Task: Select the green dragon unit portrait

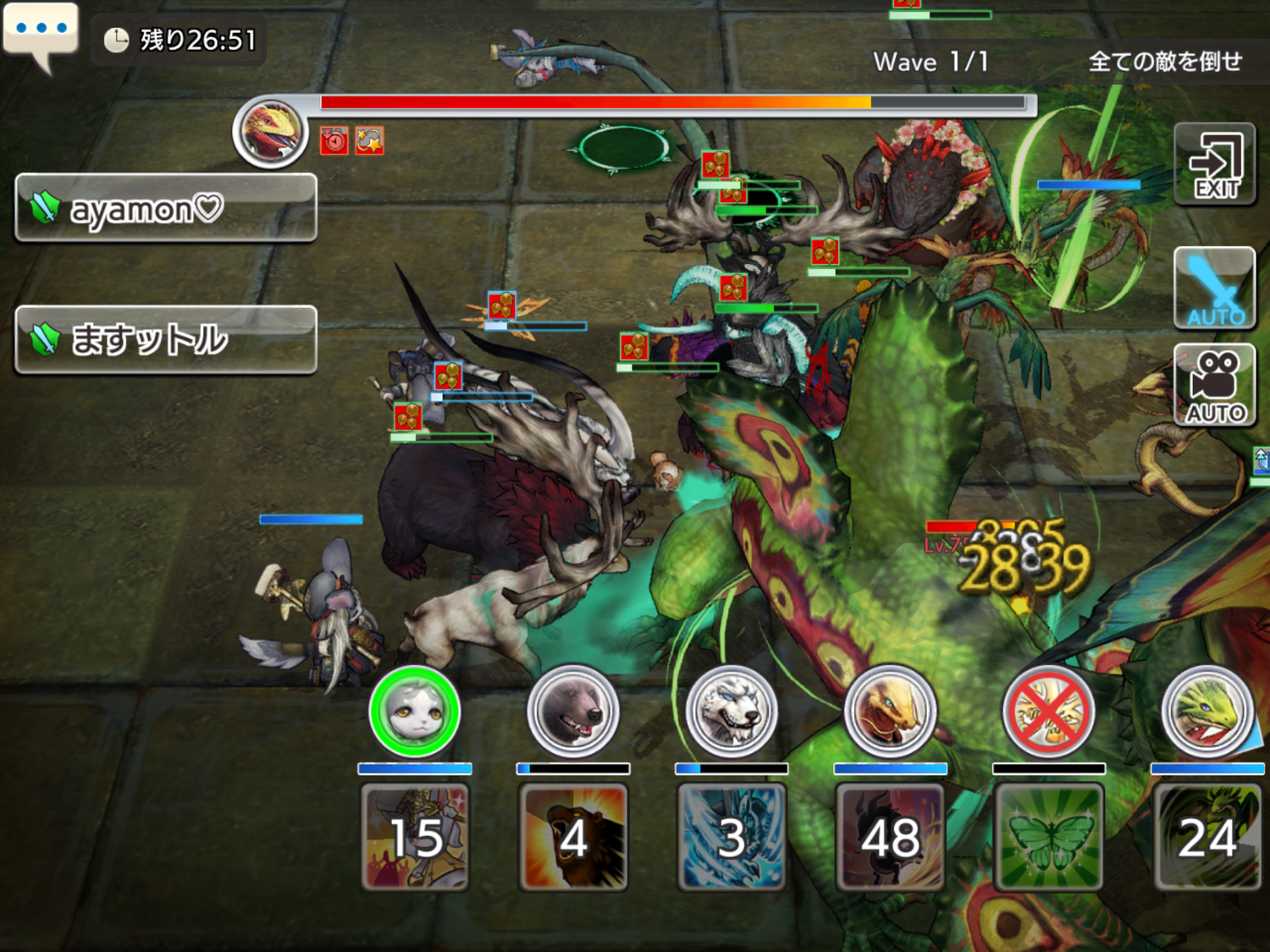Action: pyautogui.click(x=1206, y=712)
